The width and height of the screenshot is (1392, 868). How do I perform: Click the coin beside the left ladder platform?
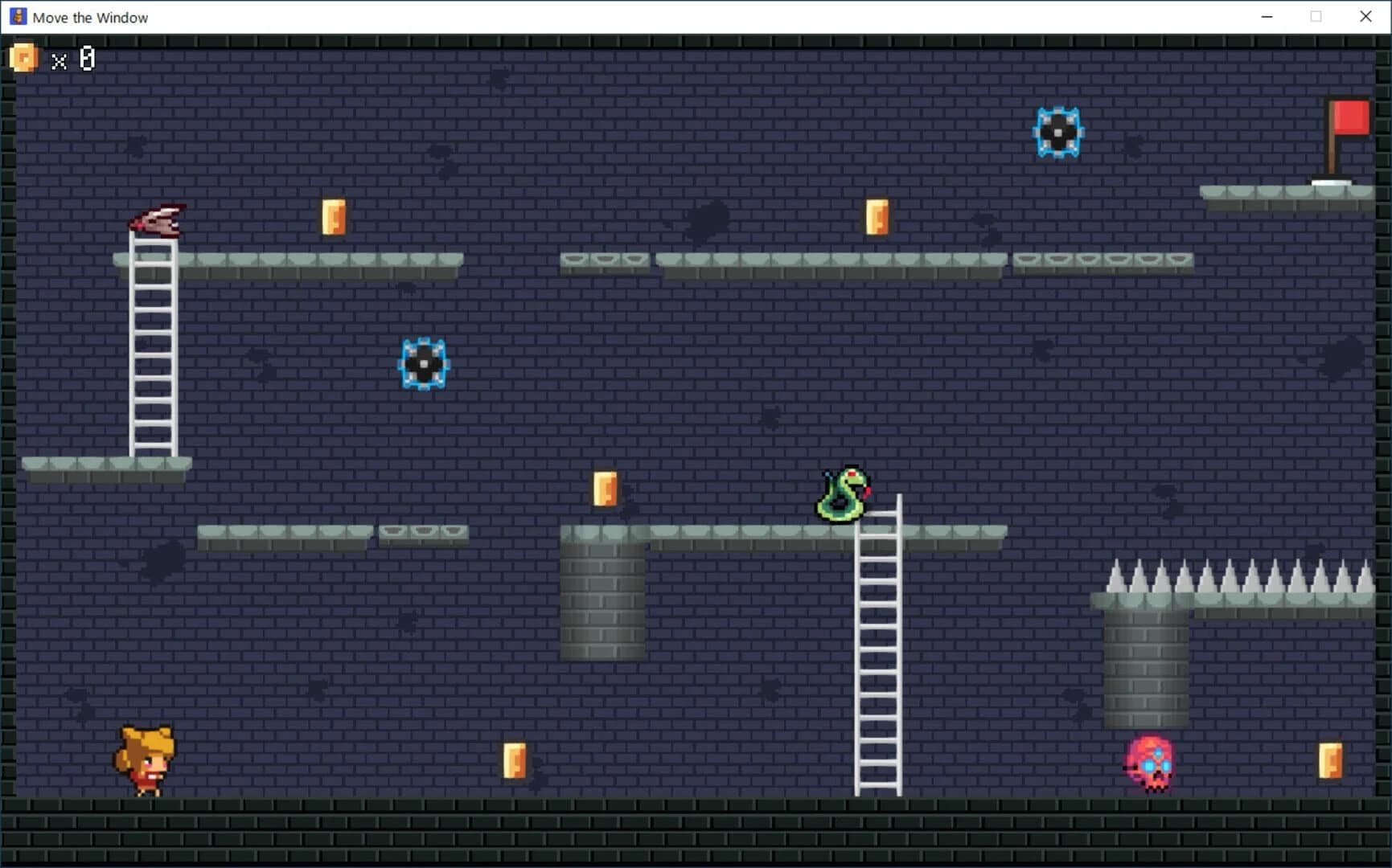point(335,216)
